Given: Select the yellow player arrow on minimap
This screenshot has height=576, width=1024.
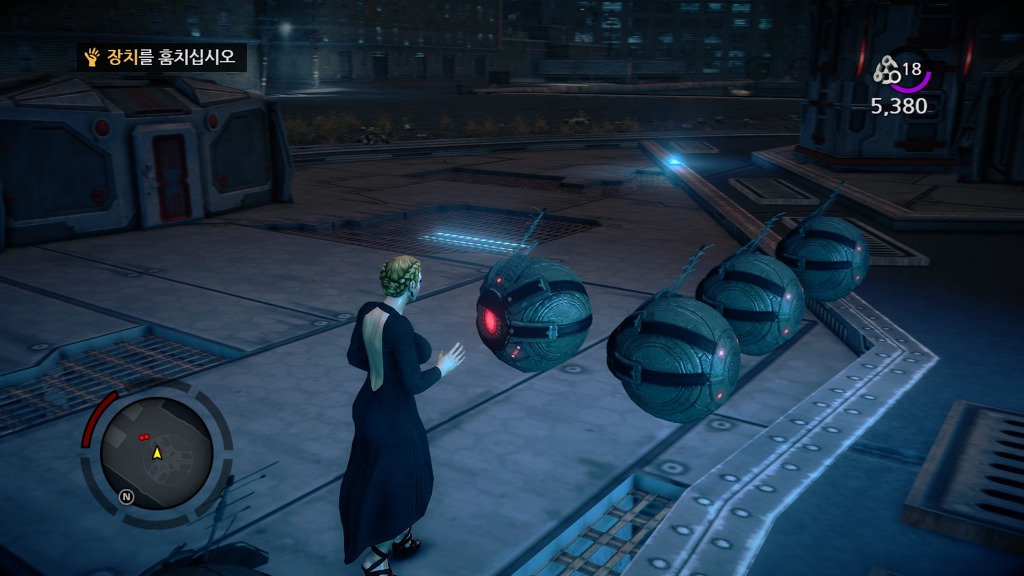Looking at the screenshot, I should coord(157,453).
